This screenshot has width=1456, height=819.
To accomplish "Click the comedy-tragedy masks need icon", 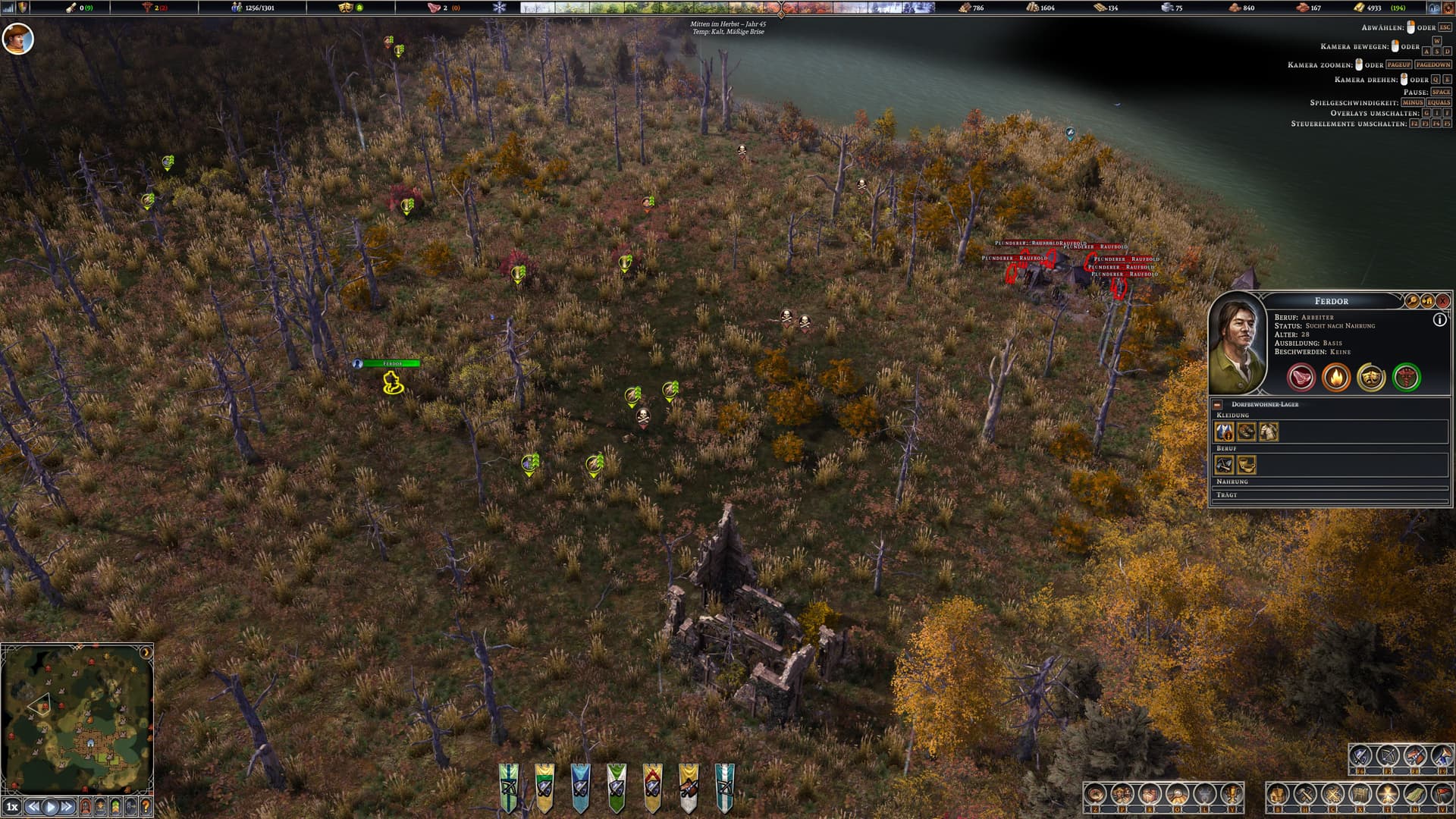I will click(x=1371, y=377).
